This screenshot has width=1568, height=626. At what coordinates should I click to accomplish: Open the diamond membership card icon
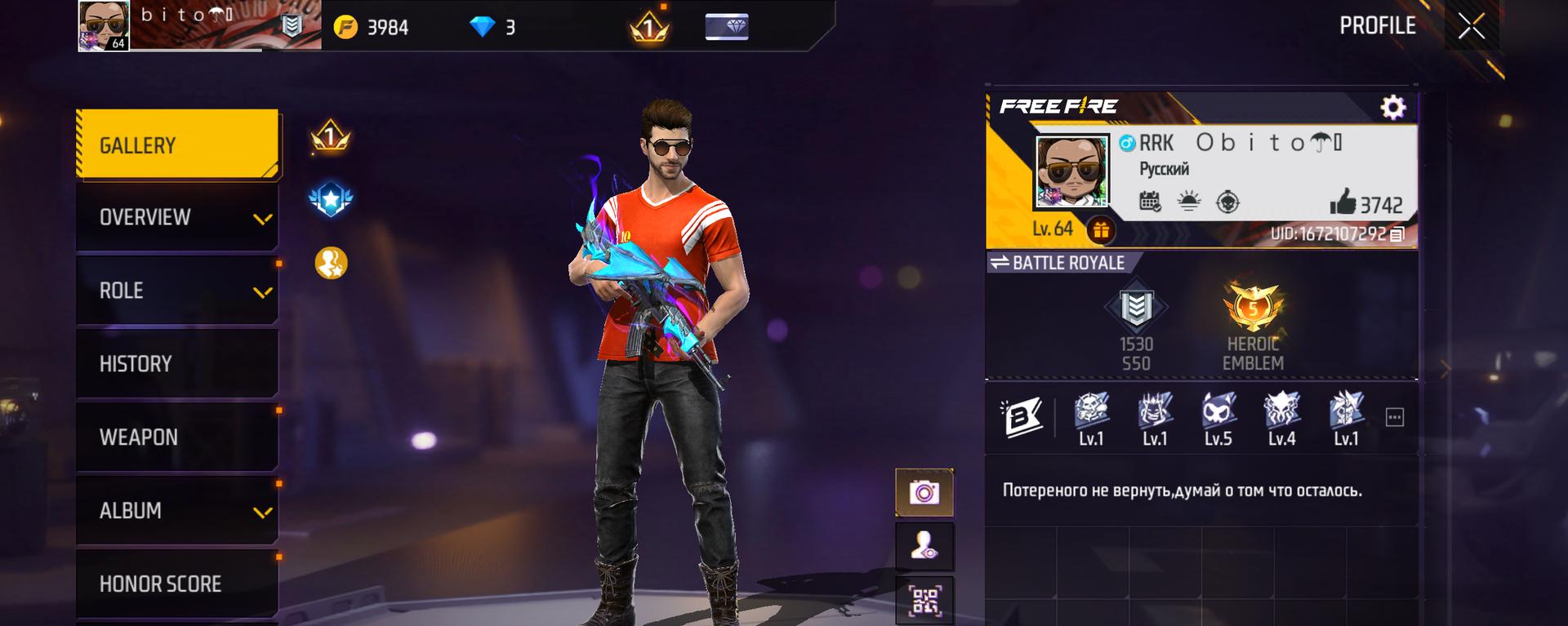pyautogui.click(x=726, y=27)
